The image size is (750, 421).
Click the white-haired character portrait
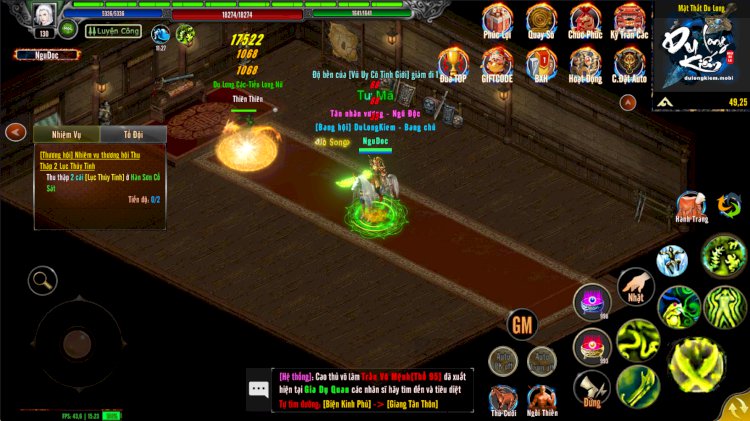(x=44, y=17)
